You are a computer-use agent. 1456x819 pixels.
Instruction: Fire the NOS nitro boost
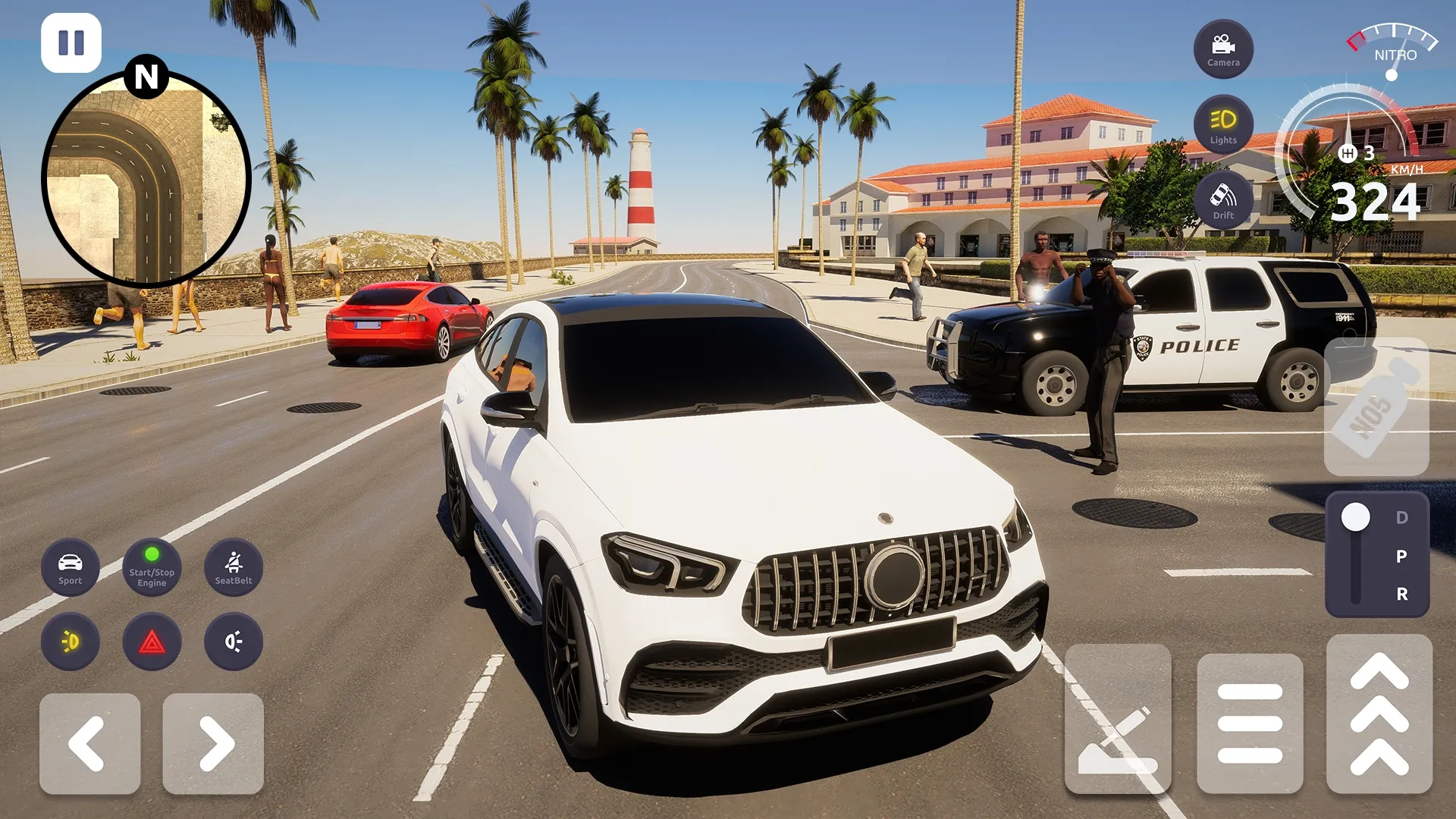click(x=1376, y=407)
